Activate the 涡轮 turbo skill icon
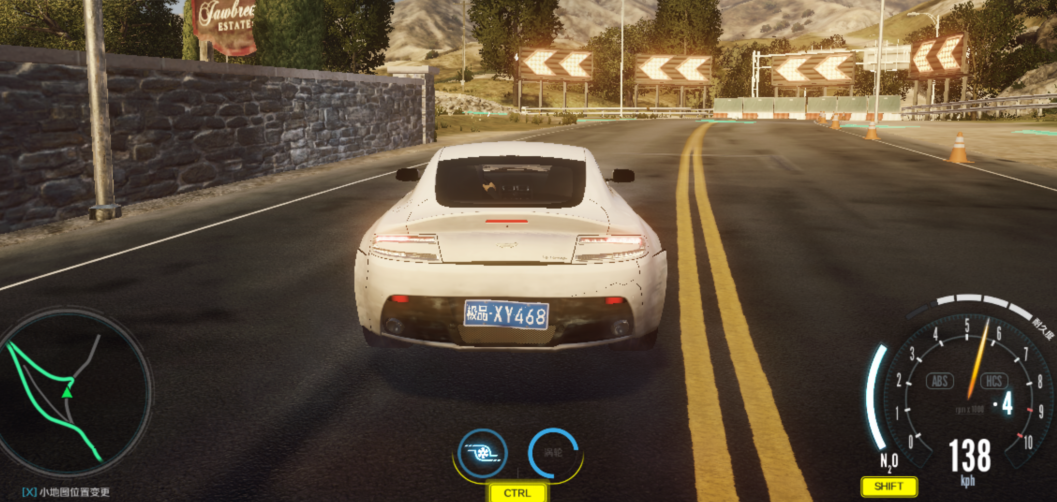Screen dimensions: 1057x502 pyautogui.click(x=554, y=453)
